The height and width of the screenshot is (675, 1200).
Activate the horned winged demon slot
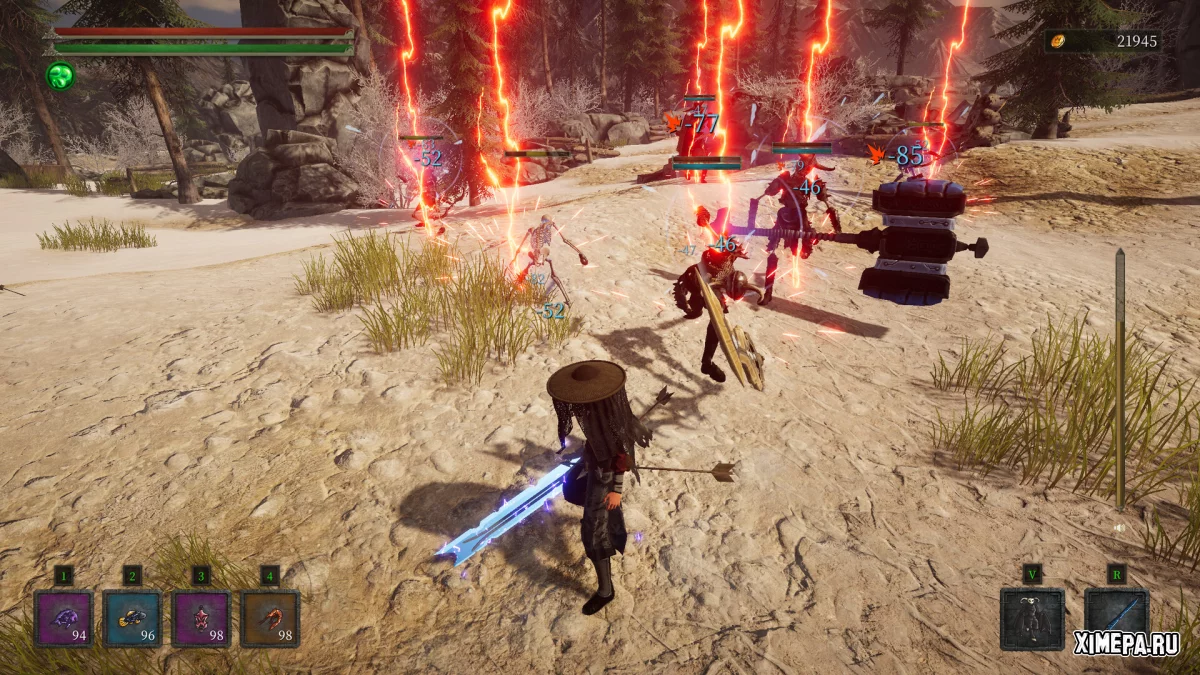pyautogui.click(x=1032, y=618)
